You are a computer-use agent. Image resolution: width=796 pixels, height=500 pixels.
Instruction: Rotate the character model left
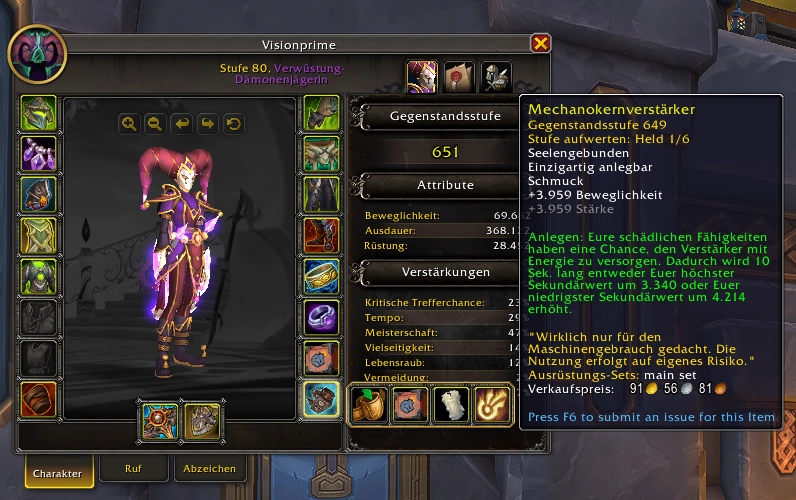(x=181, y=123)
